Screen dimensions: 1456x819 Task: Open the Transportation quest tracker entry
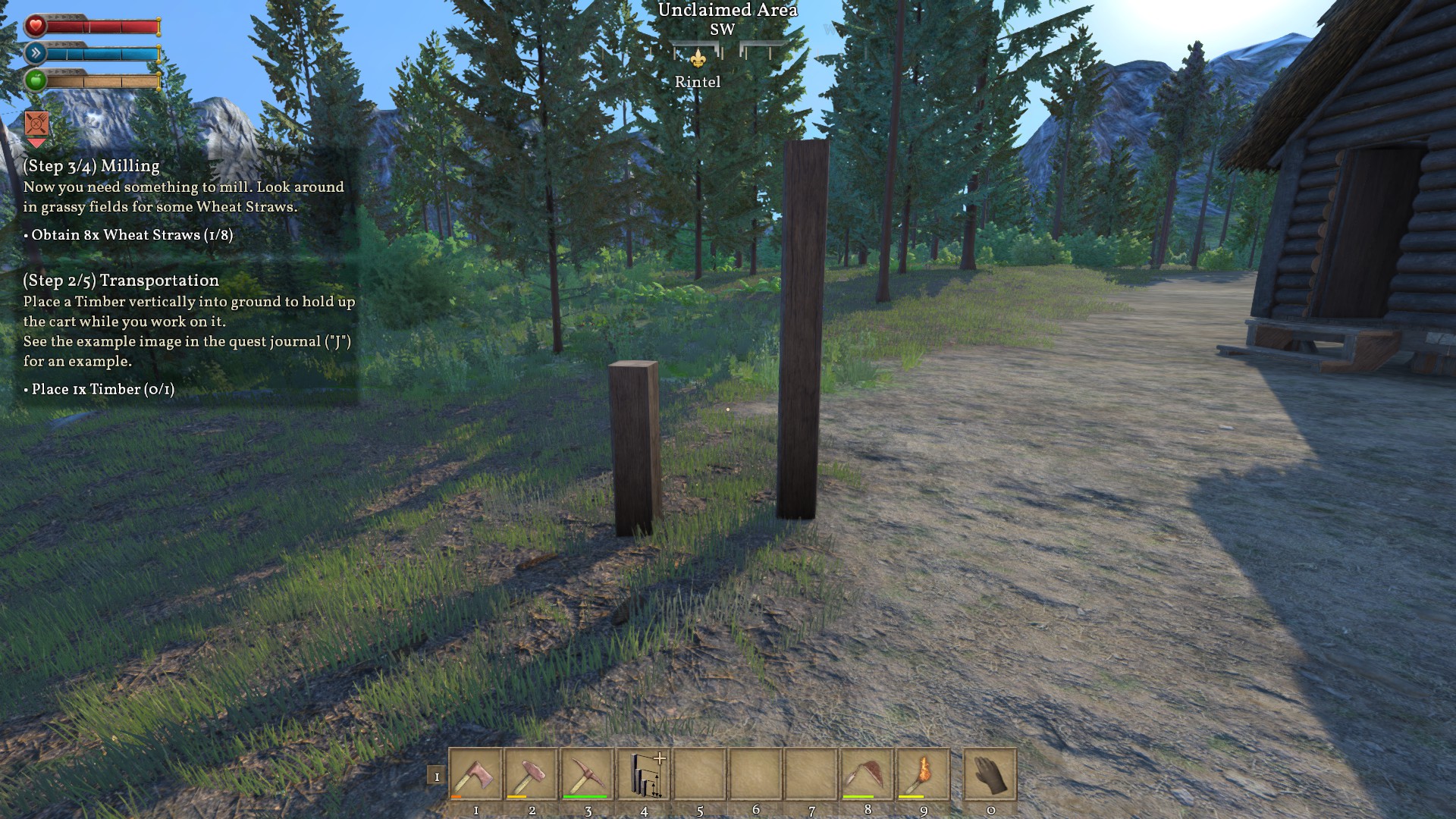pyautogui.click(x=121, y=281)
